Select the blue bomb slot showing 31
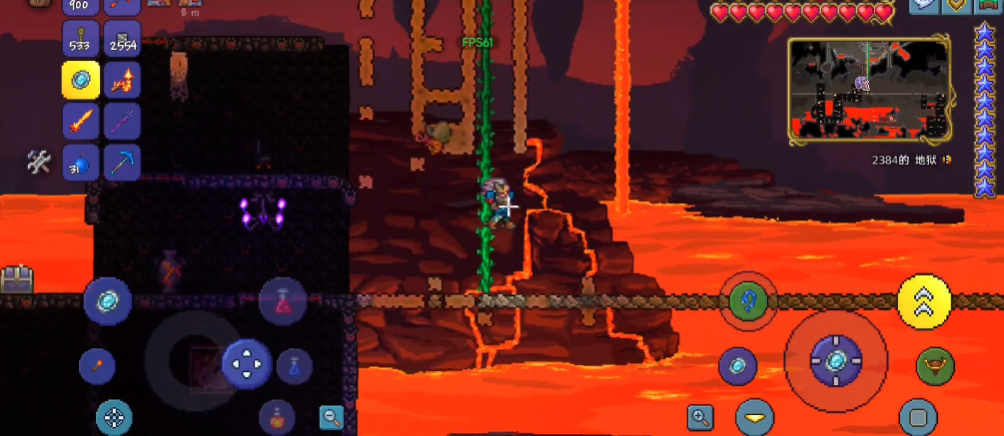 [x=81, y=162]
